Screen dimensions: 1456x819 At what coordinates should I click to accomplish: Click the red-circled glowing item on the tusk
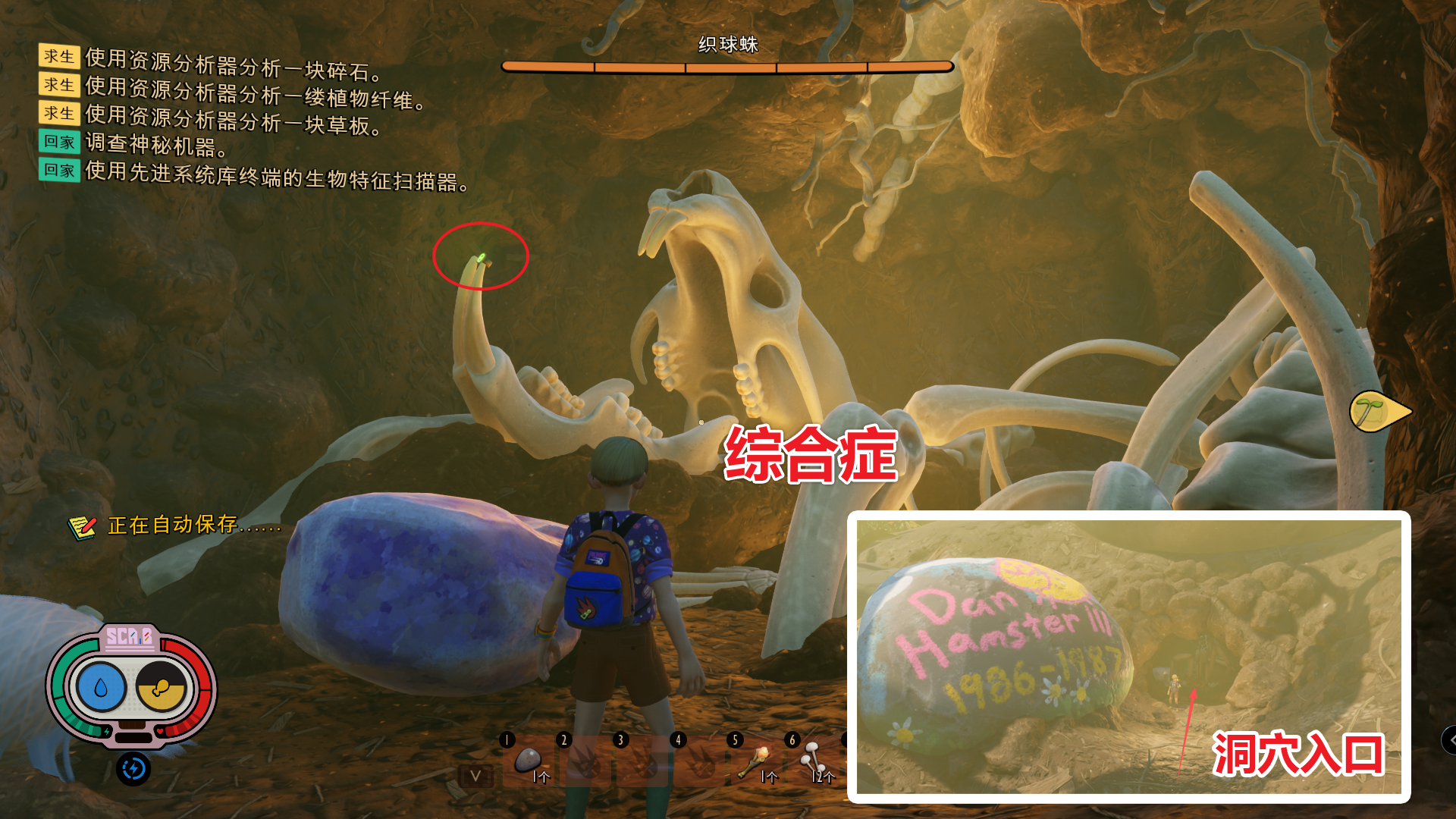[479, 257]
